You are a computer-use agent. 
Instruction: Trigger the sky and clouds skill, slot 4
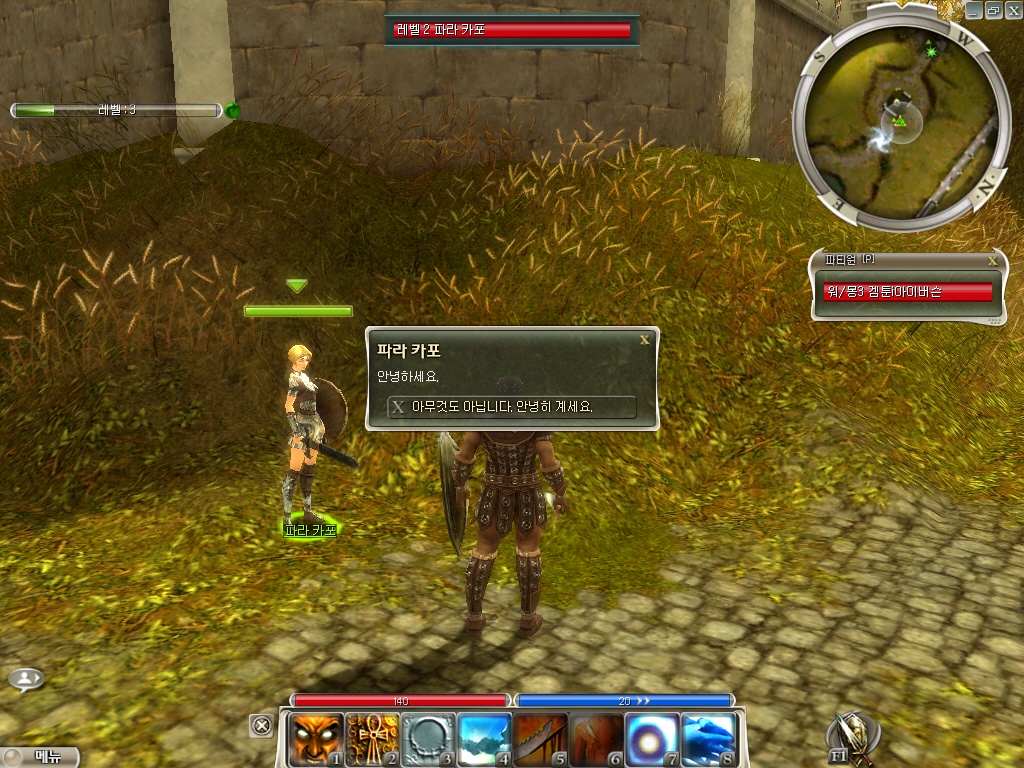[484, 738]
